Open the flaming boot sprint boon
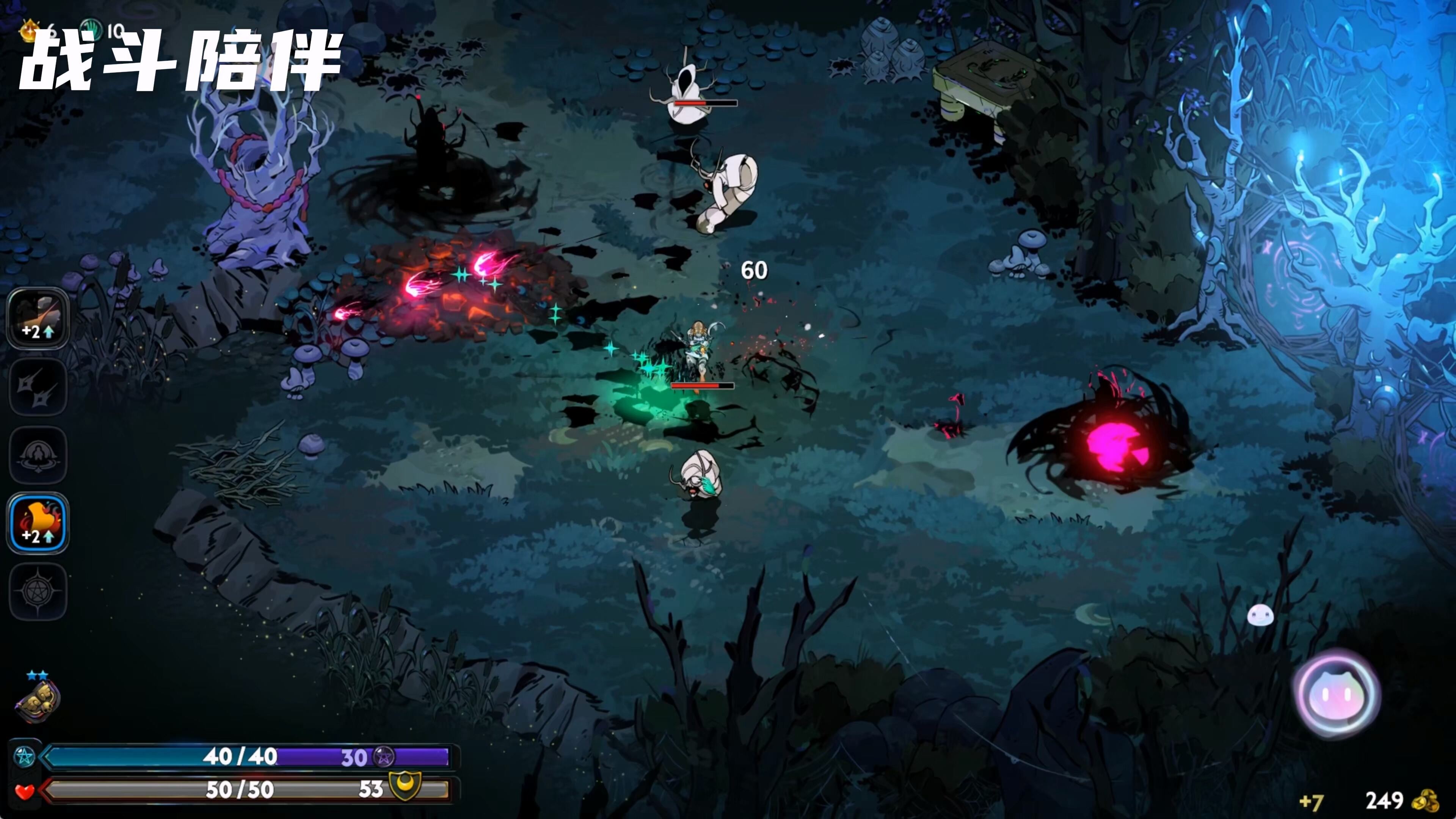Image resolution: width=1456 pixels, height=819 pixels. click(38, 523)
